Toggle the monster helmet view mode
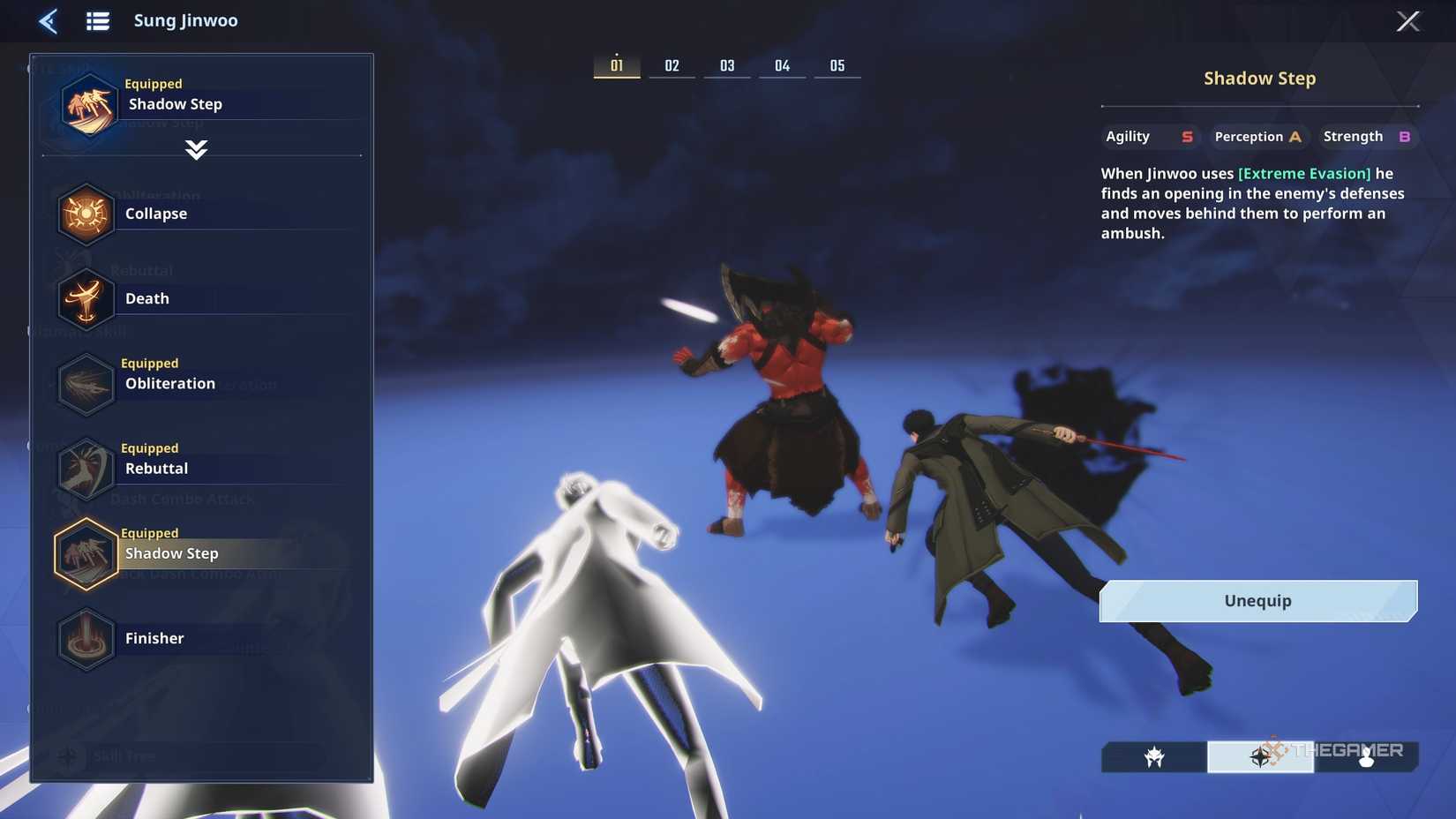The width and height of the screenshot is (1456, 819). click(x=1154, y=756)
